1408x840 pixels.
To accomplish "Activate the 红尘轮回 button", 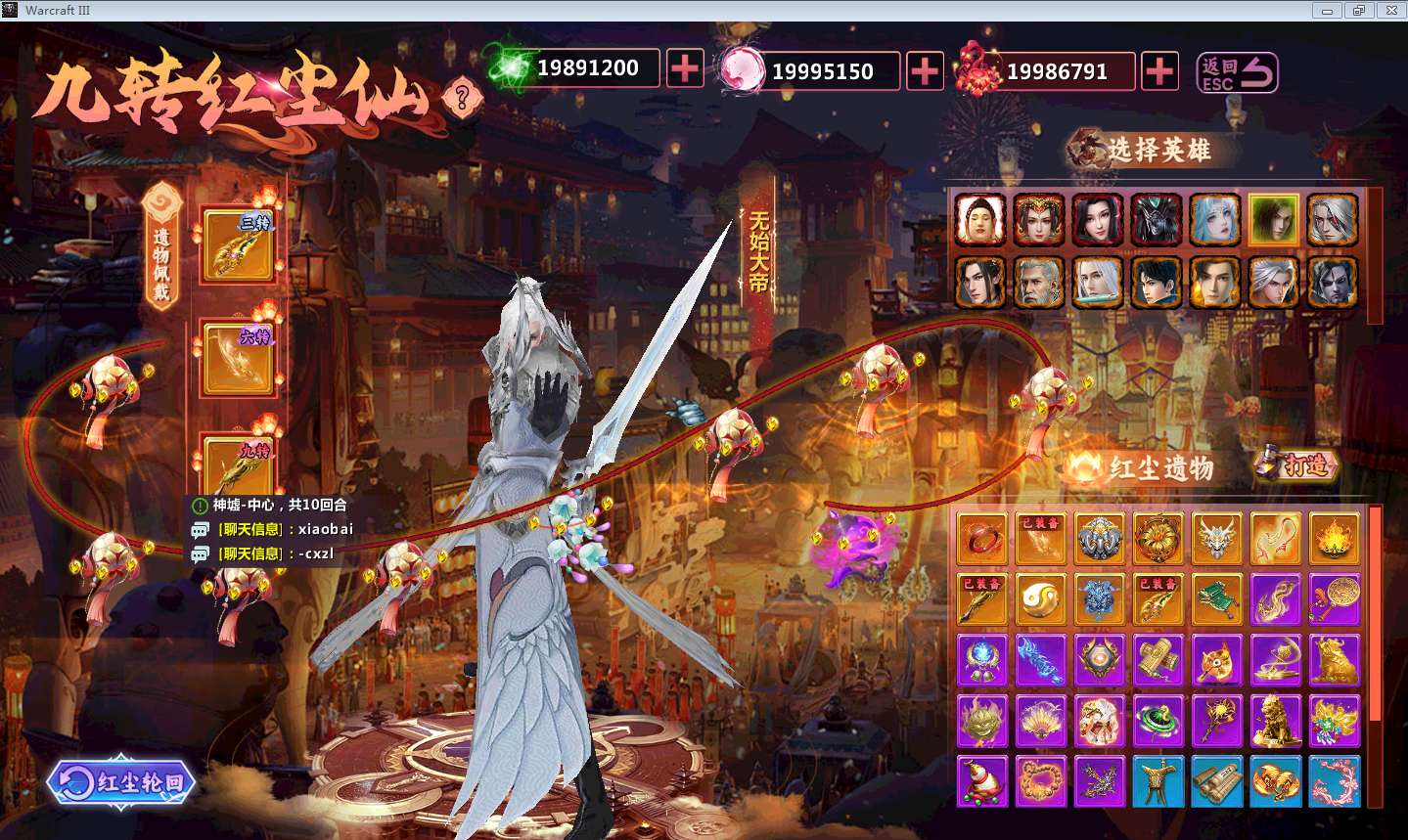I will tap(121, 781).
